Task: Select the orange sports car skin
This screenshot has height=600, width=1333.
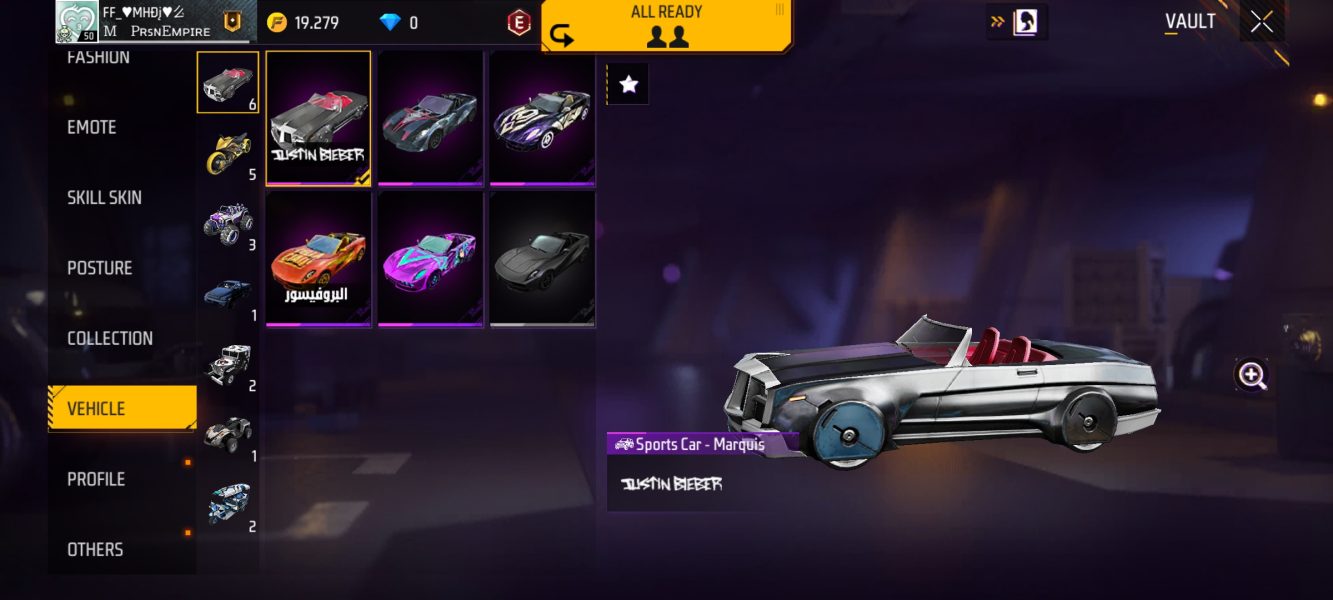Action: [x=318, y=258]
